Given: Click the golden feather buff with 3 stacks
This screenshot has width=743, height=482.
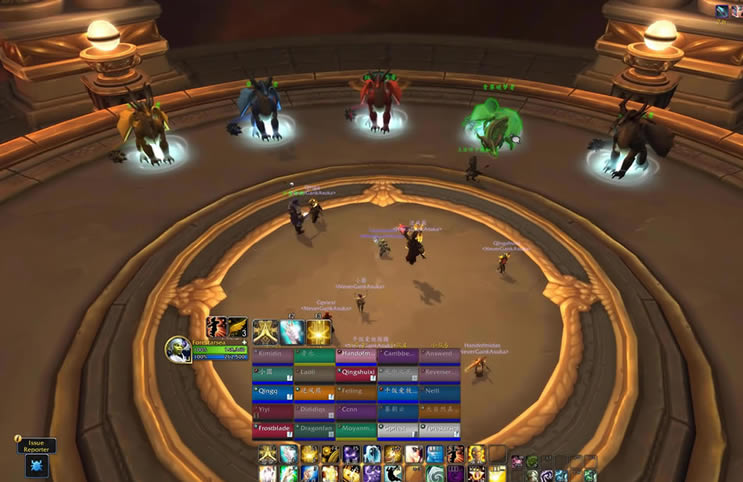Looking at the screenshot, I should pyautogui.click(x=237, y=328).
